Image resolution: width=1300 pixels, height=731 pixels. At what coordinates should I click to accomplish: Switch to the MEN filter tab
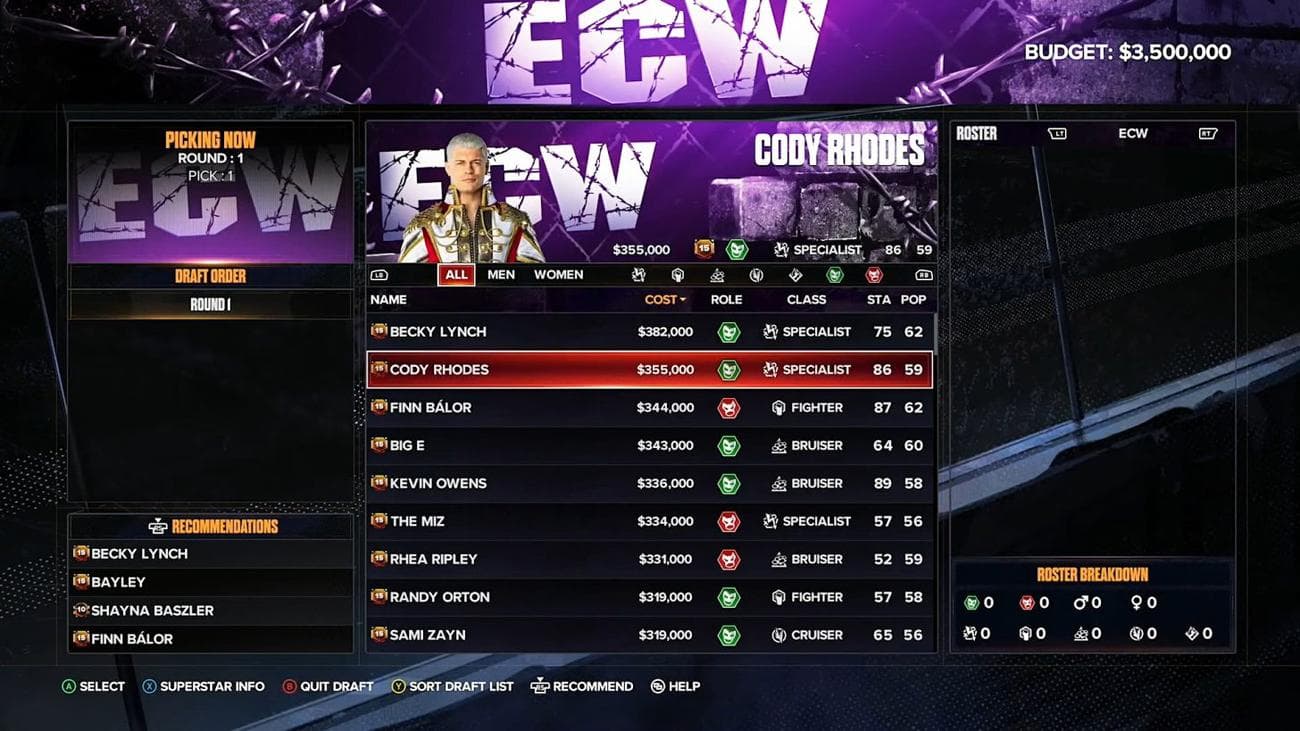click(501, 275)
